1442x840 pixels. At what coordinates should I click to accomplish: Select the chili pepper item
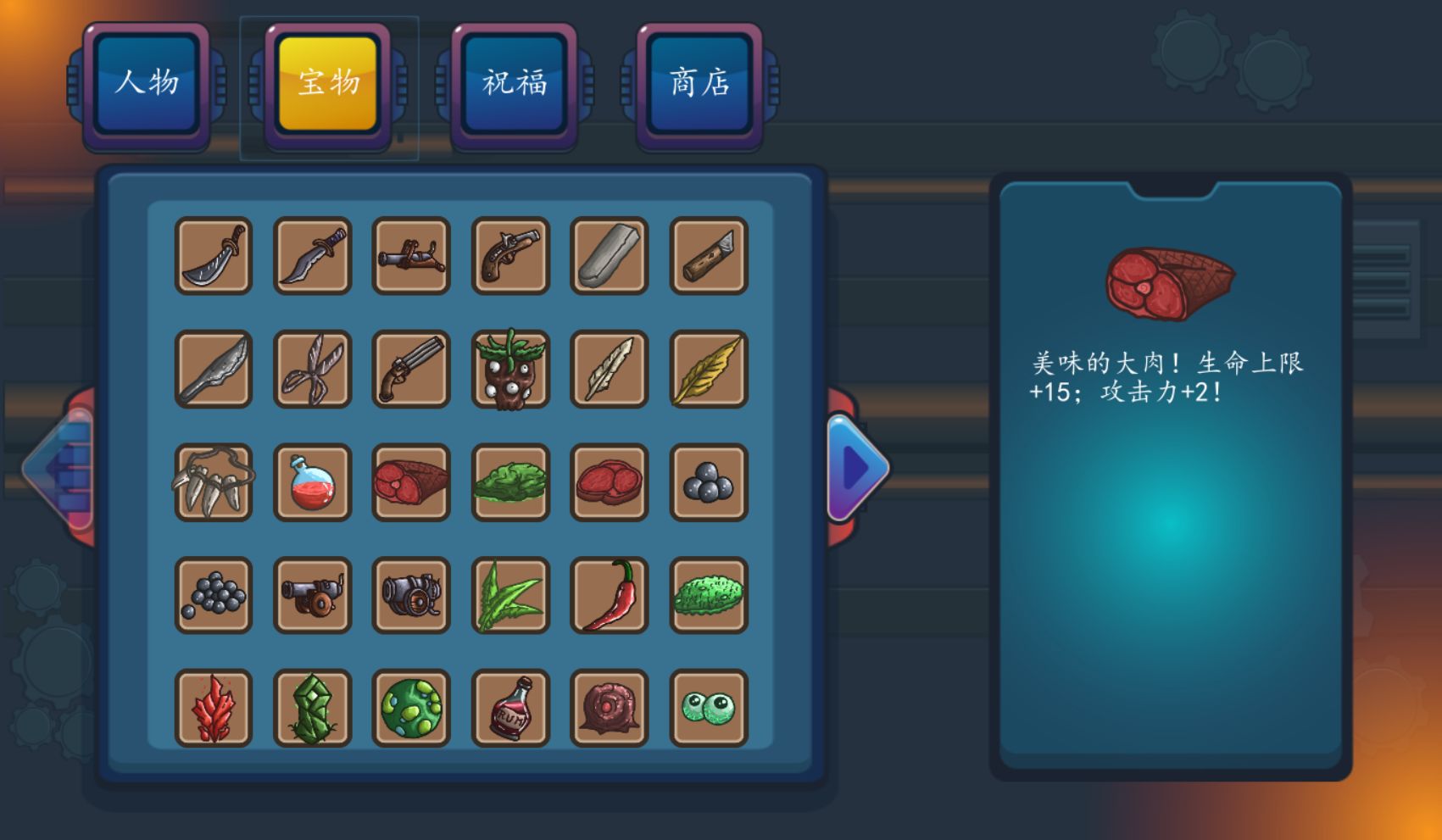coord(610,596)
